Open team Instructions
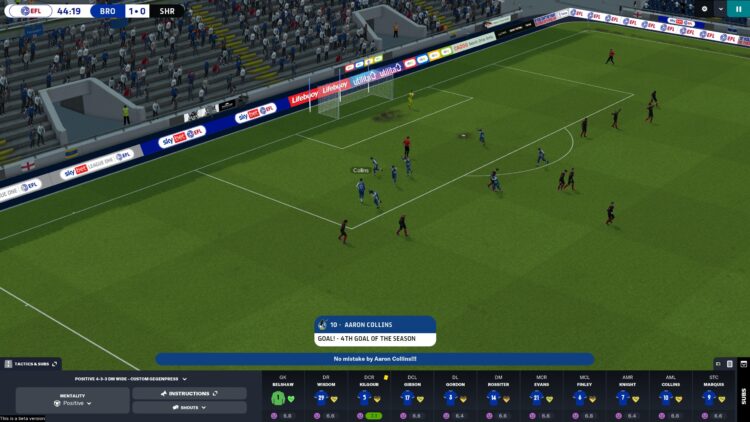 [x=189, y=394]
